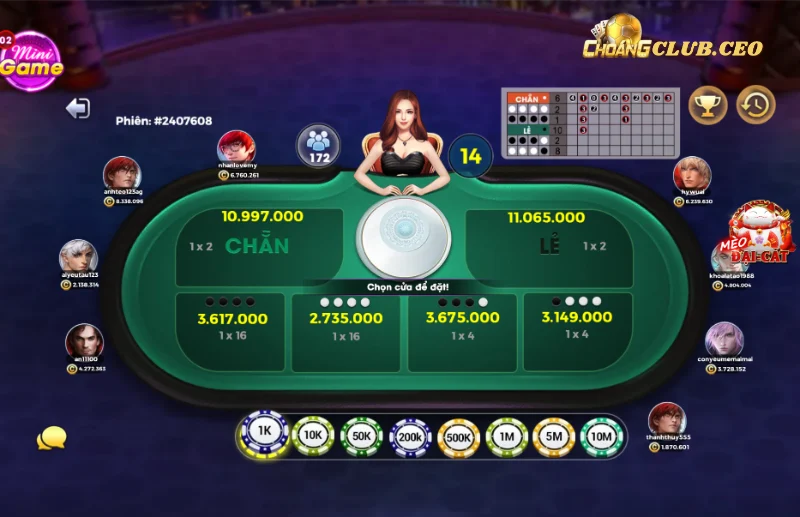Show the bet history clock icon
Image resolution: width=800 pixels, height=517 pixels.
click(756, 105)
